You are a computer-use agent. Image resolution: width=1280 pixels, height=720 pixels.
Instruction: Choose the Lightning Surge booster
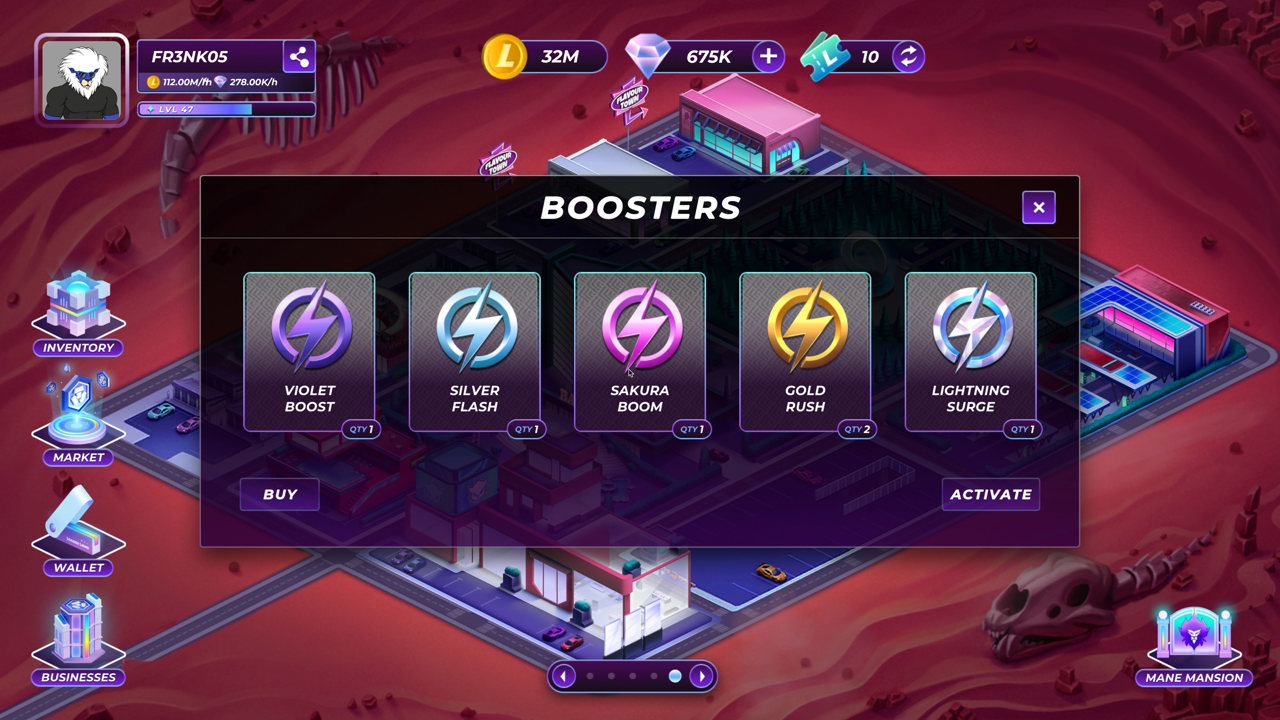(x=970, y=351)
